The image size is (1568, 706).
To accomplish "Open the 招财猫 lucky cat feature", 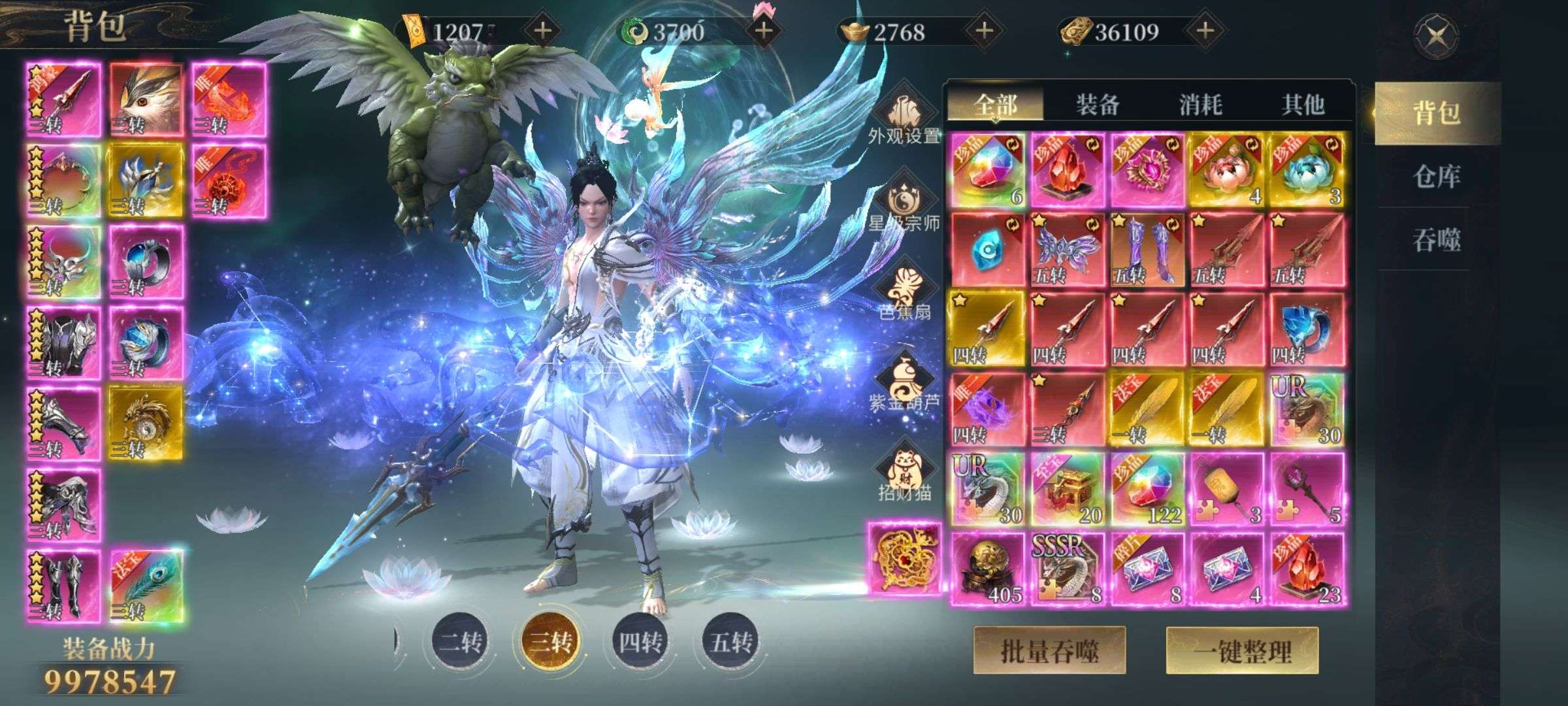I will click(x=904, y=475).
